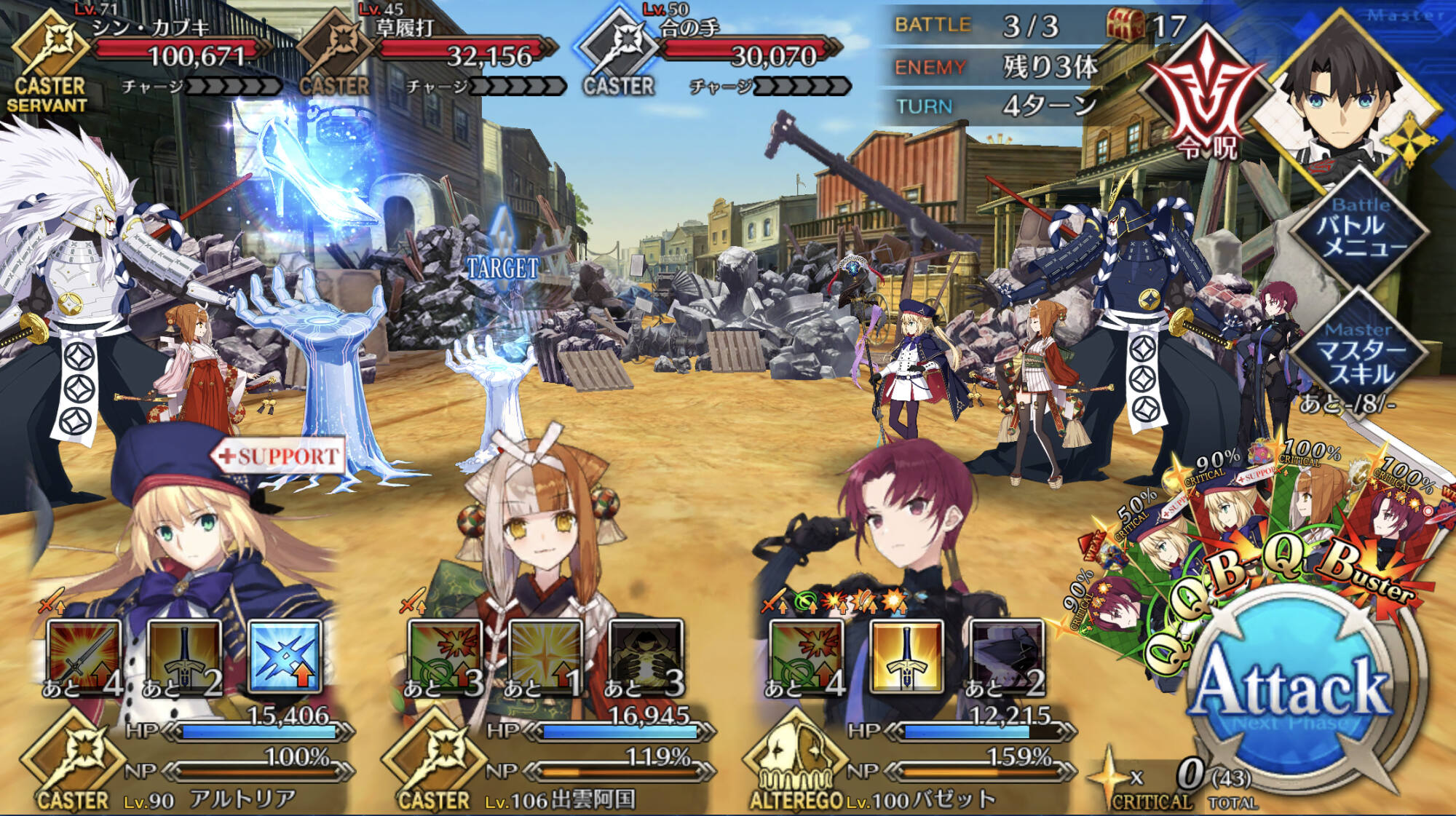Select Bazett's dark third skill icon

pyautogui.click(x=1007, y=657)
